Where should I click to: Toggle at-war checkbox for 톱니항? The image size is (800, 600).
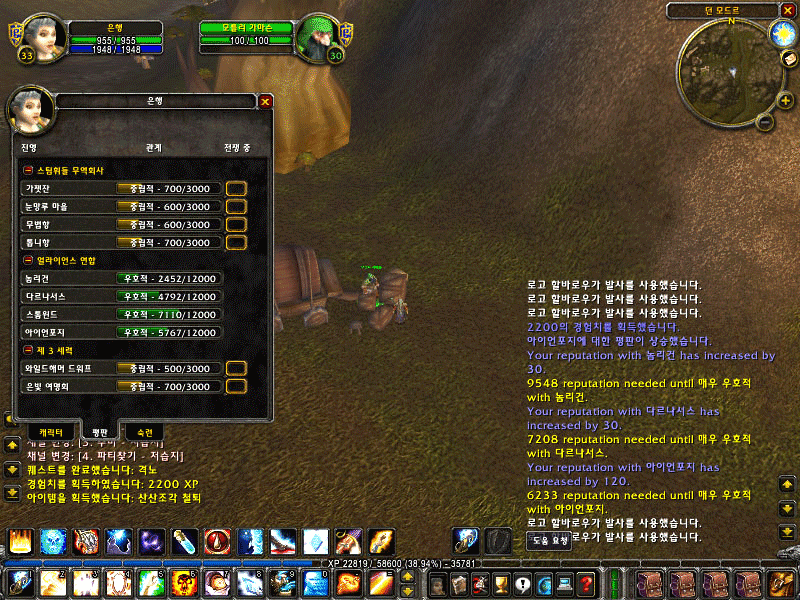pos(236,242)
